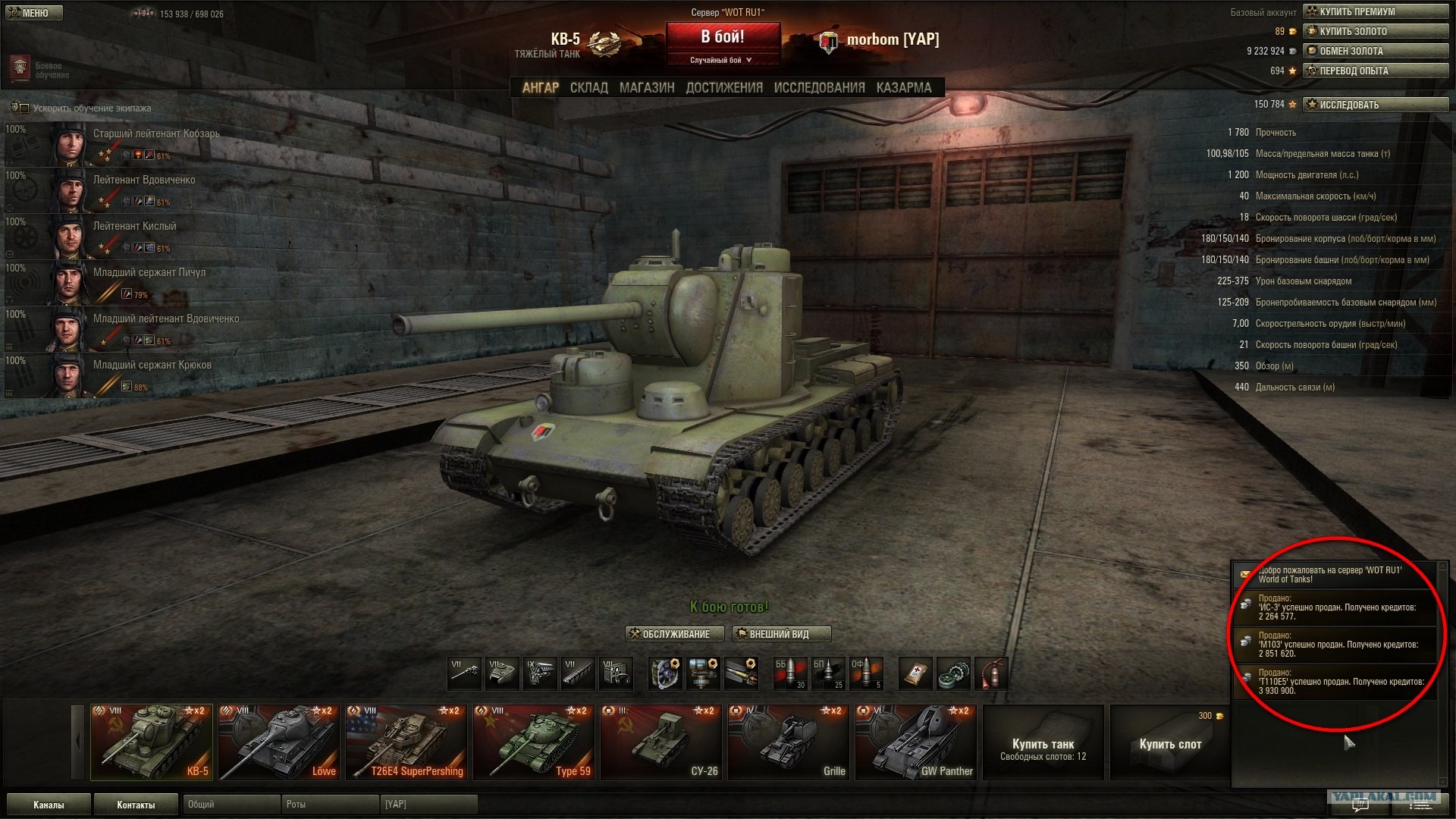Toggle the accelerate crew training checkbox

24,108
